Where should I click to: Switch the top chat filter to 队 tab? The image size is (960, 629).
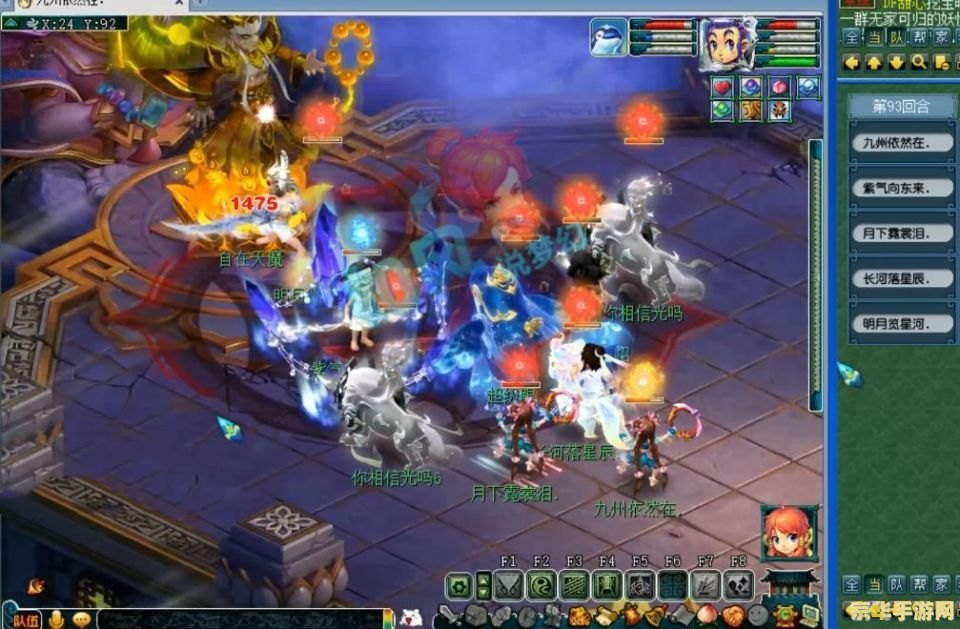pyautogui.click(x=896, y=37)
